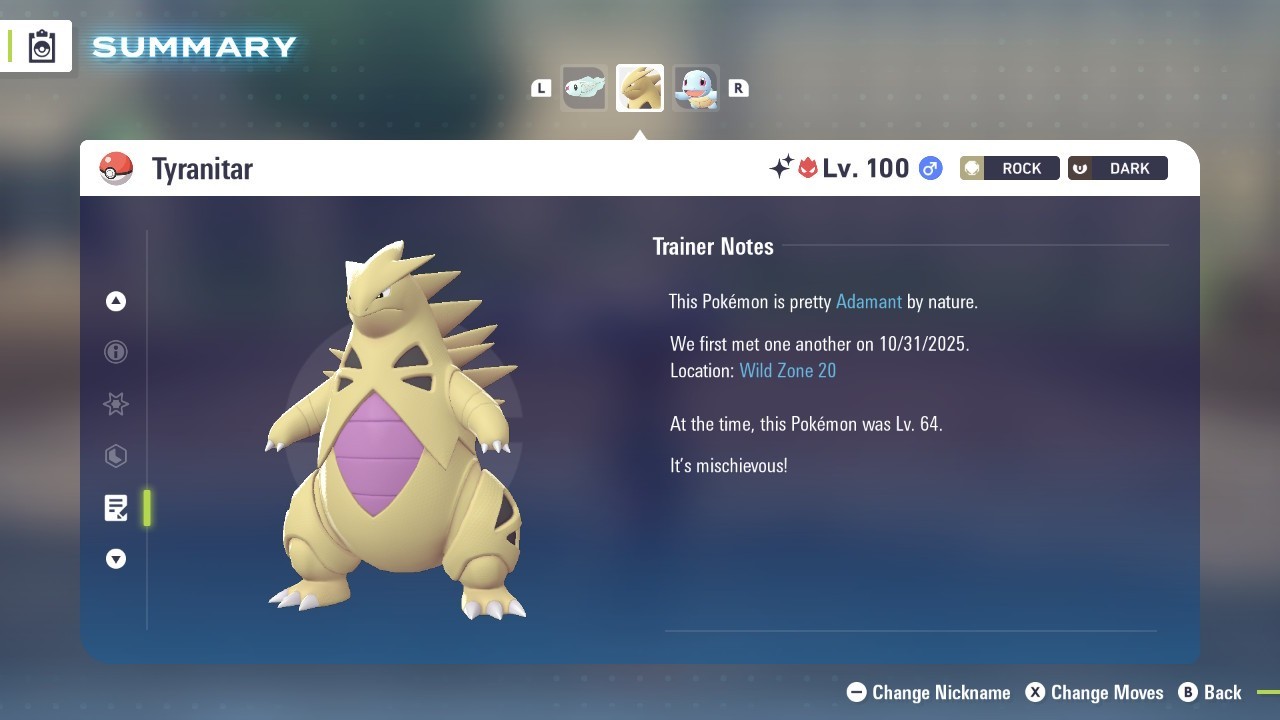Select the Trainer Notes page icon

[116, 508]
